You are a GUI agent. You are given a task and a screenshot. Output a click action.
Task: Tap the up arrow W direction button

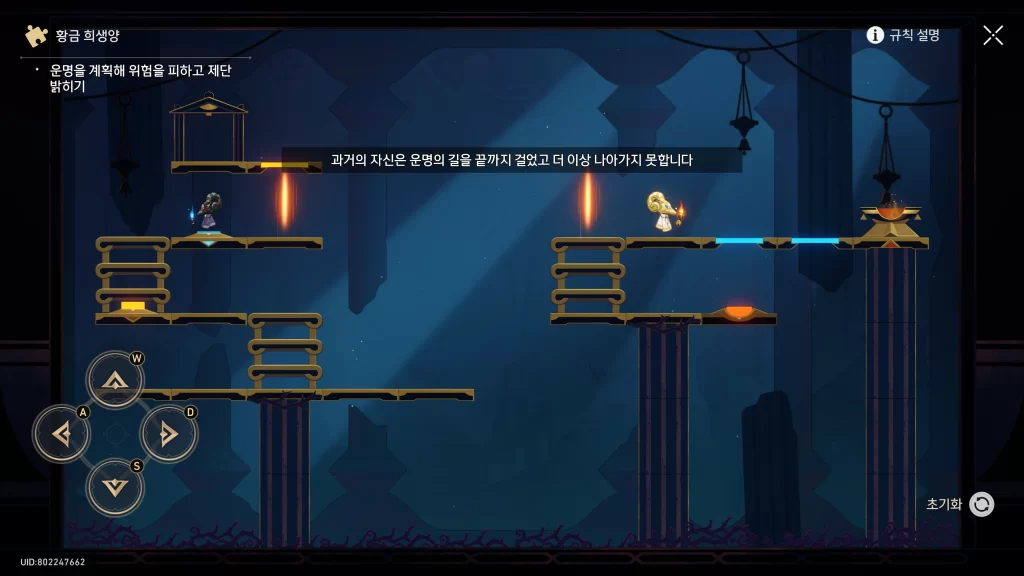point(115,380)
